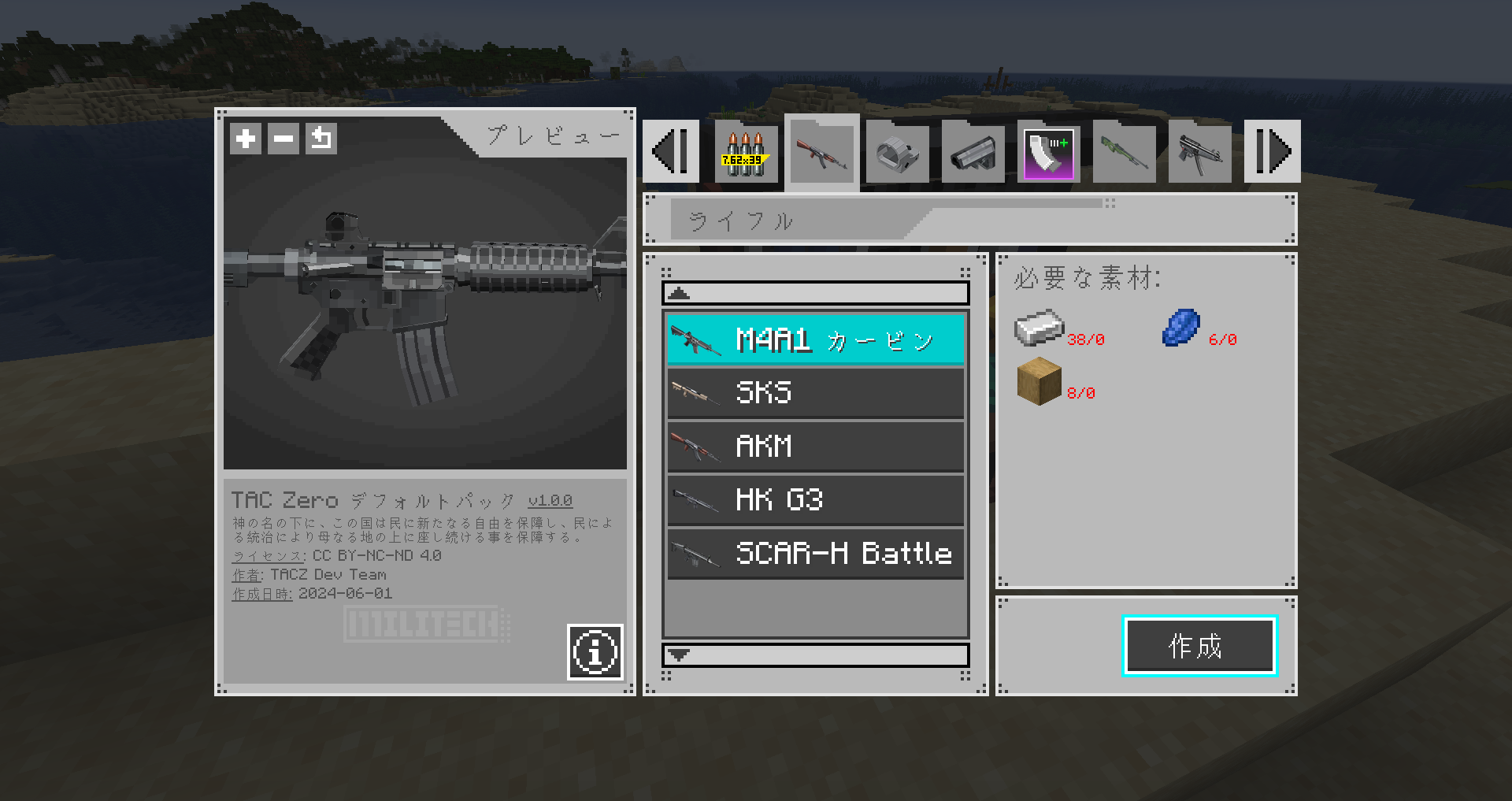
Task: Zoom in on the gun preview
Action: 245,138
